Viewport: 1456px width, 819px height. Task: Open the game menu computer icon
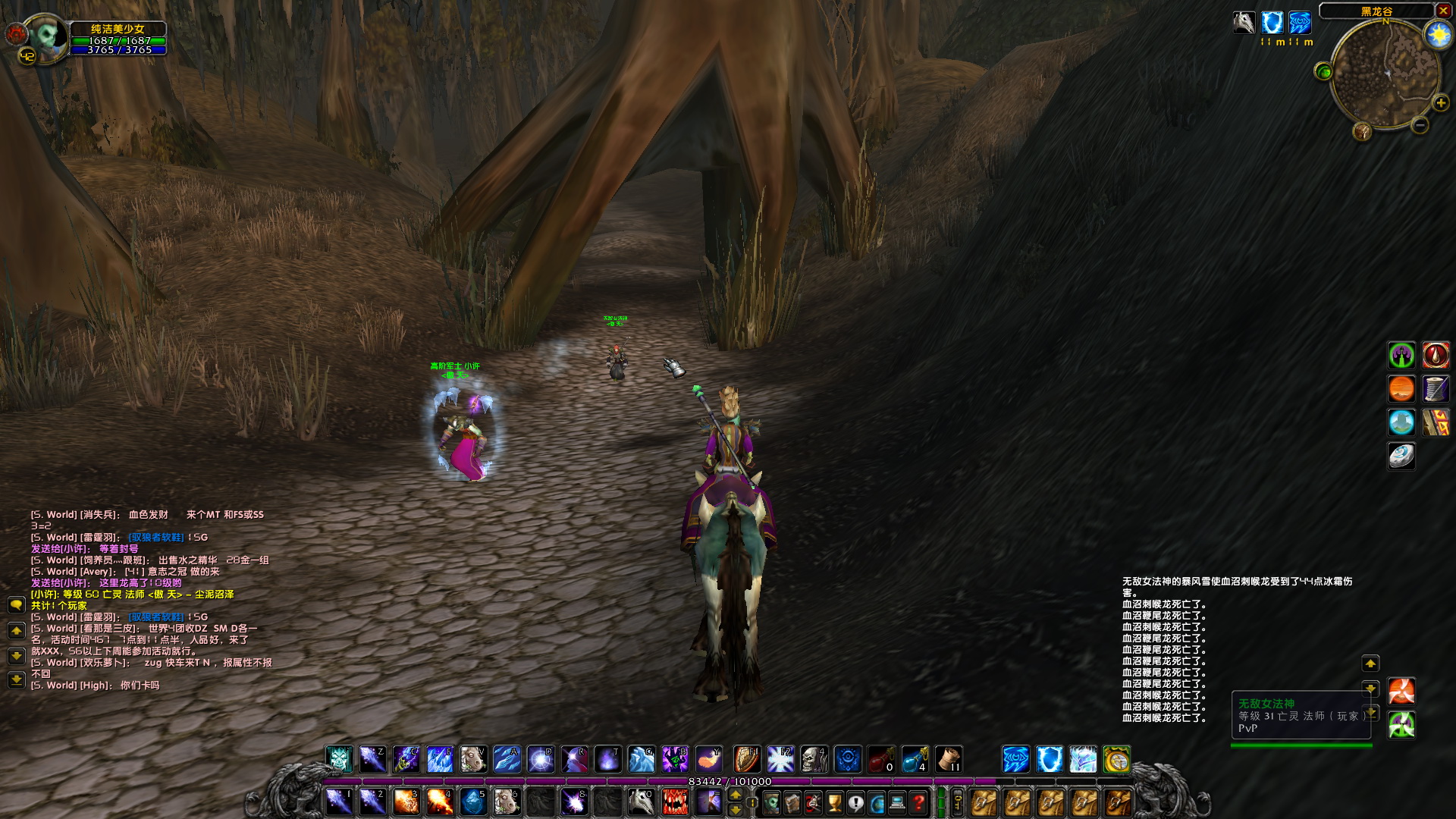tap(896, 803)
